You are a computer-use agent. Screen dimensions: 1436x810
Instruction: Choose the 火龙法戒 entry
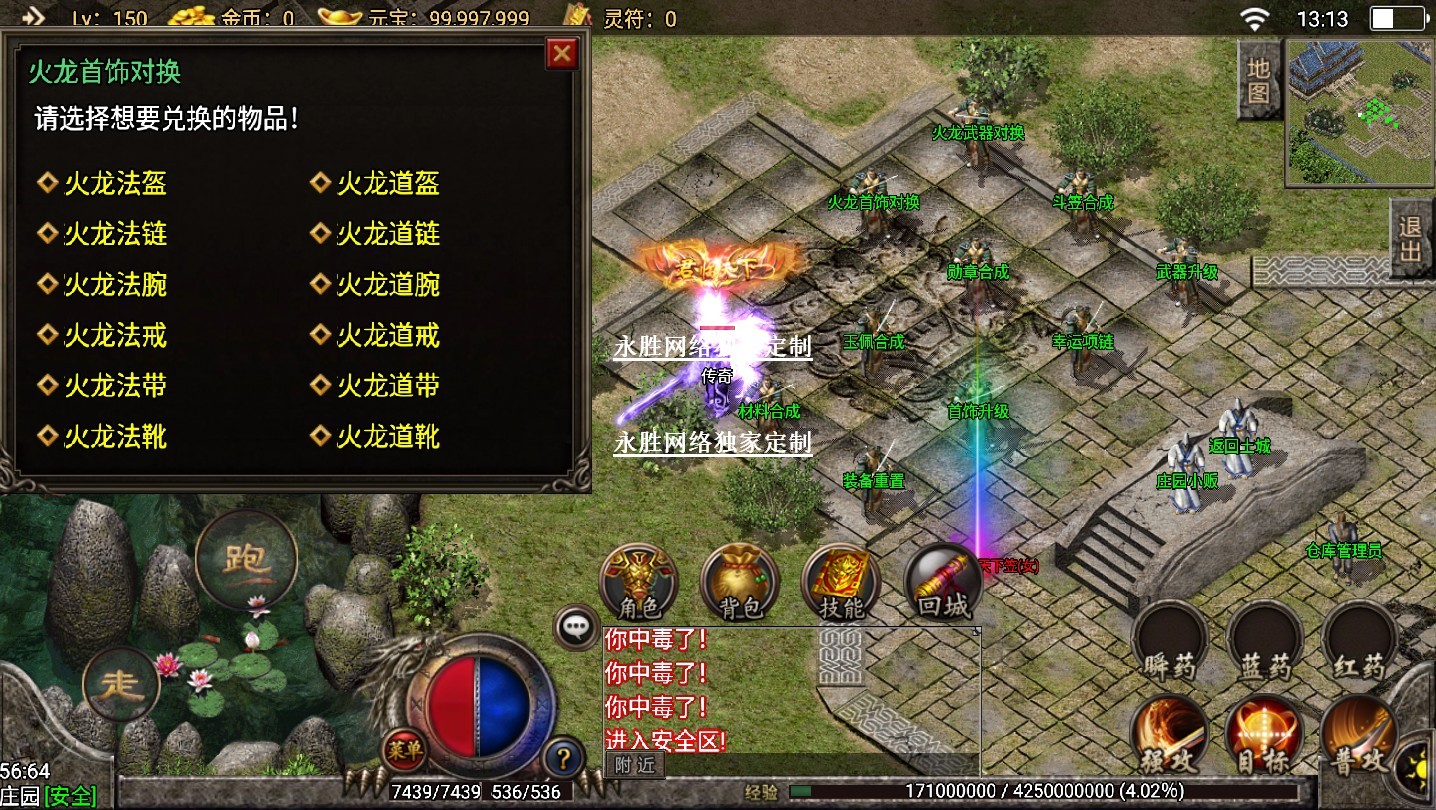click(x=115, y=335)
